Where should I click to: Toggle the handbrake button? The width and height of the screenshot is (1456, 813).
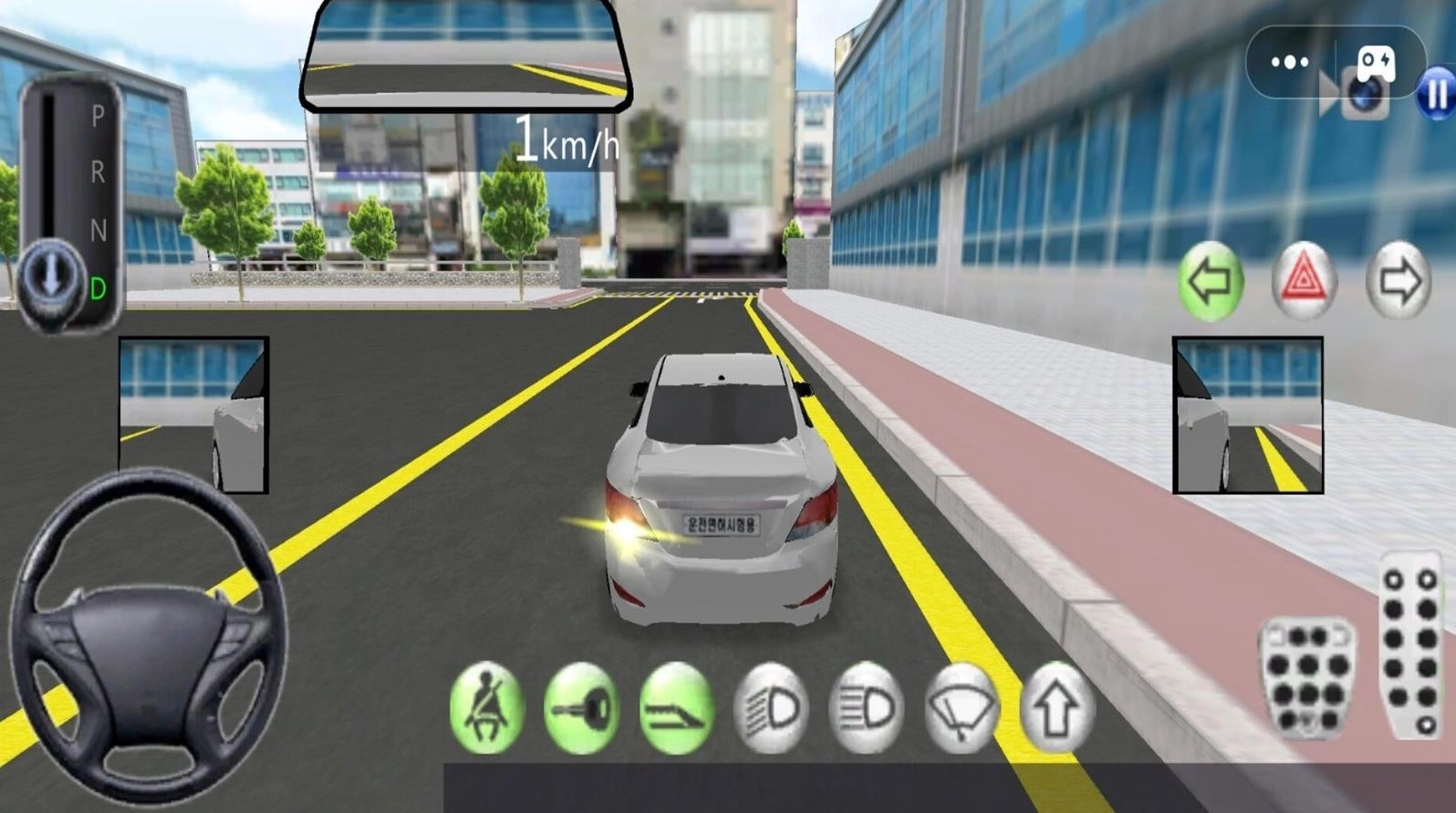pos(676,709)
